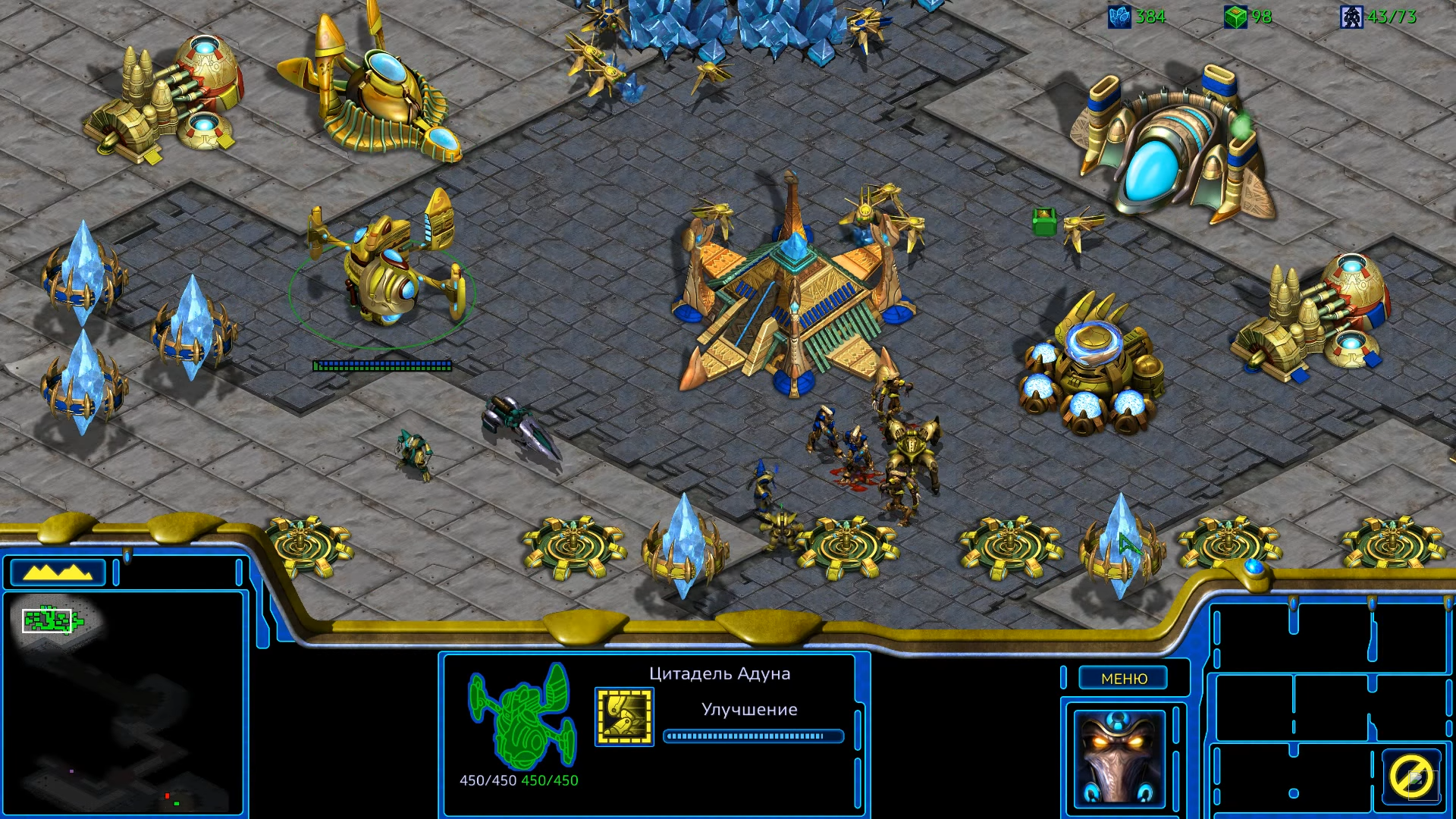Select the queued upgrade icon beside Улучшение
1456x819 pixels.
pyautogui.click(x=624, y=717)
